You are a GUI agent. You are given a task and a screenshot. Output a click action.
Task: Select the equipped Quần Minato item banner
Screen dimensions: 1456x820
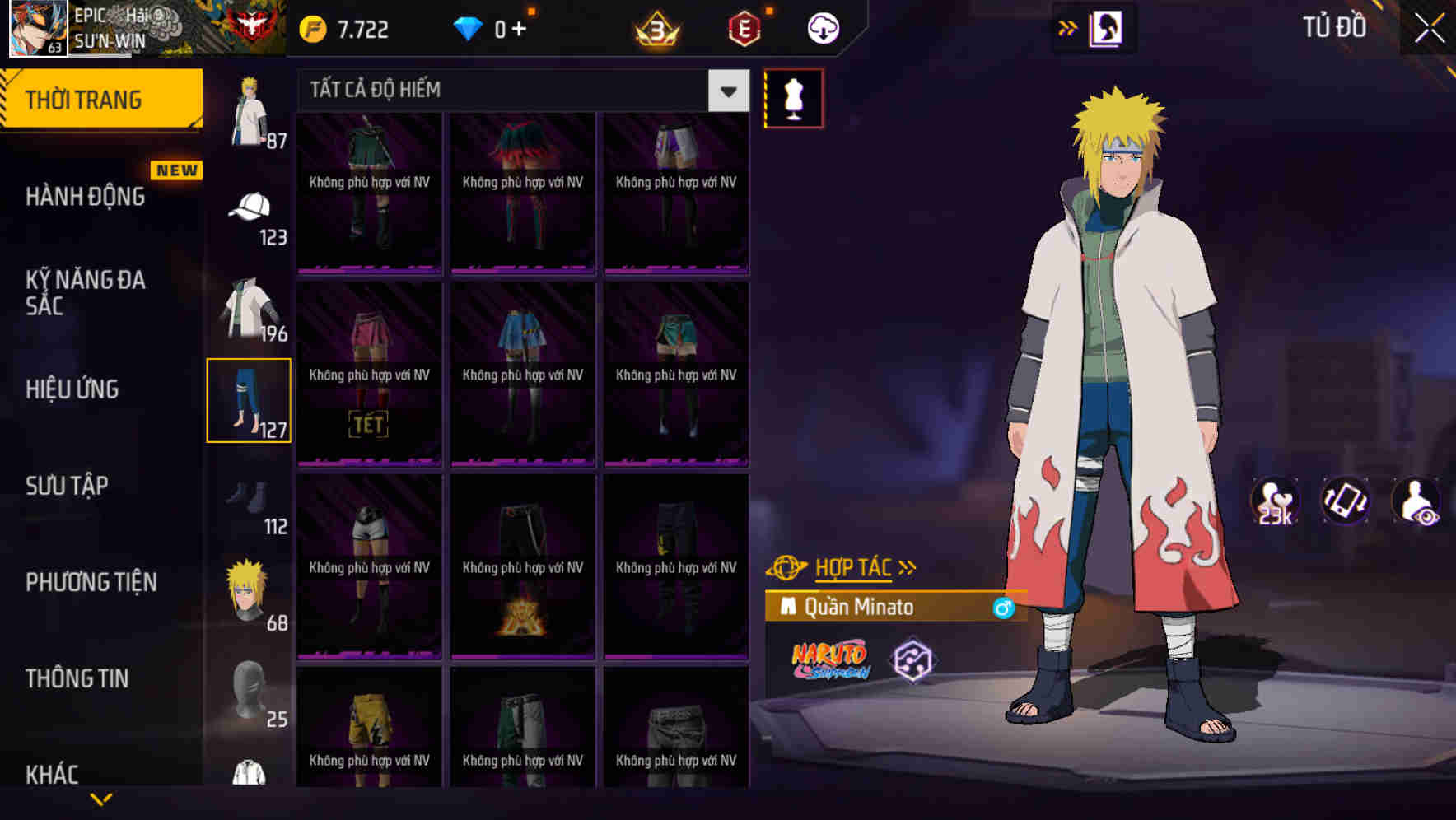click(889, 607)
